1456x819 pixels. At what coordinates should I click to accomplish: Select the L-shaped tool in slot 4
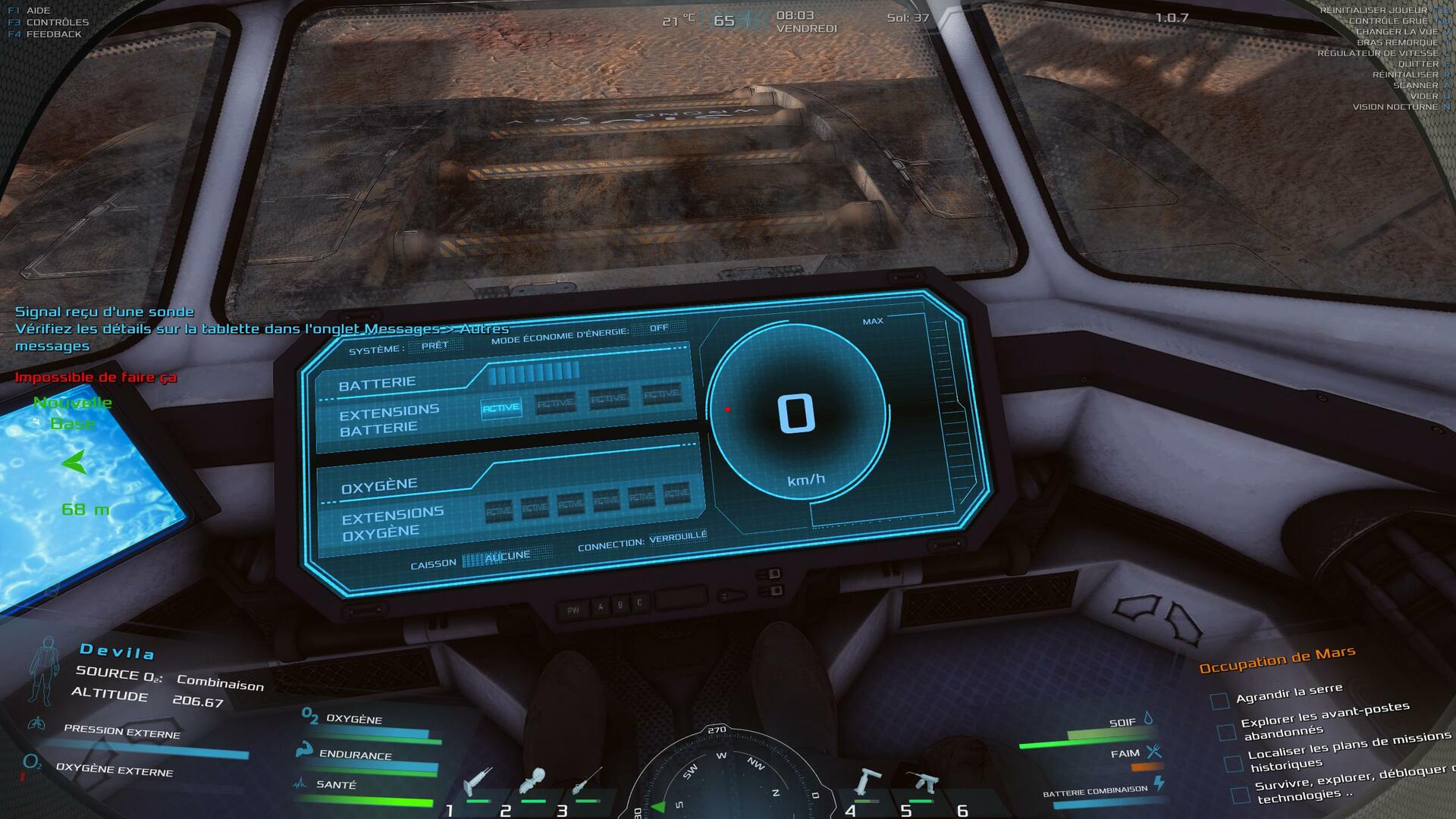[866, 781]
